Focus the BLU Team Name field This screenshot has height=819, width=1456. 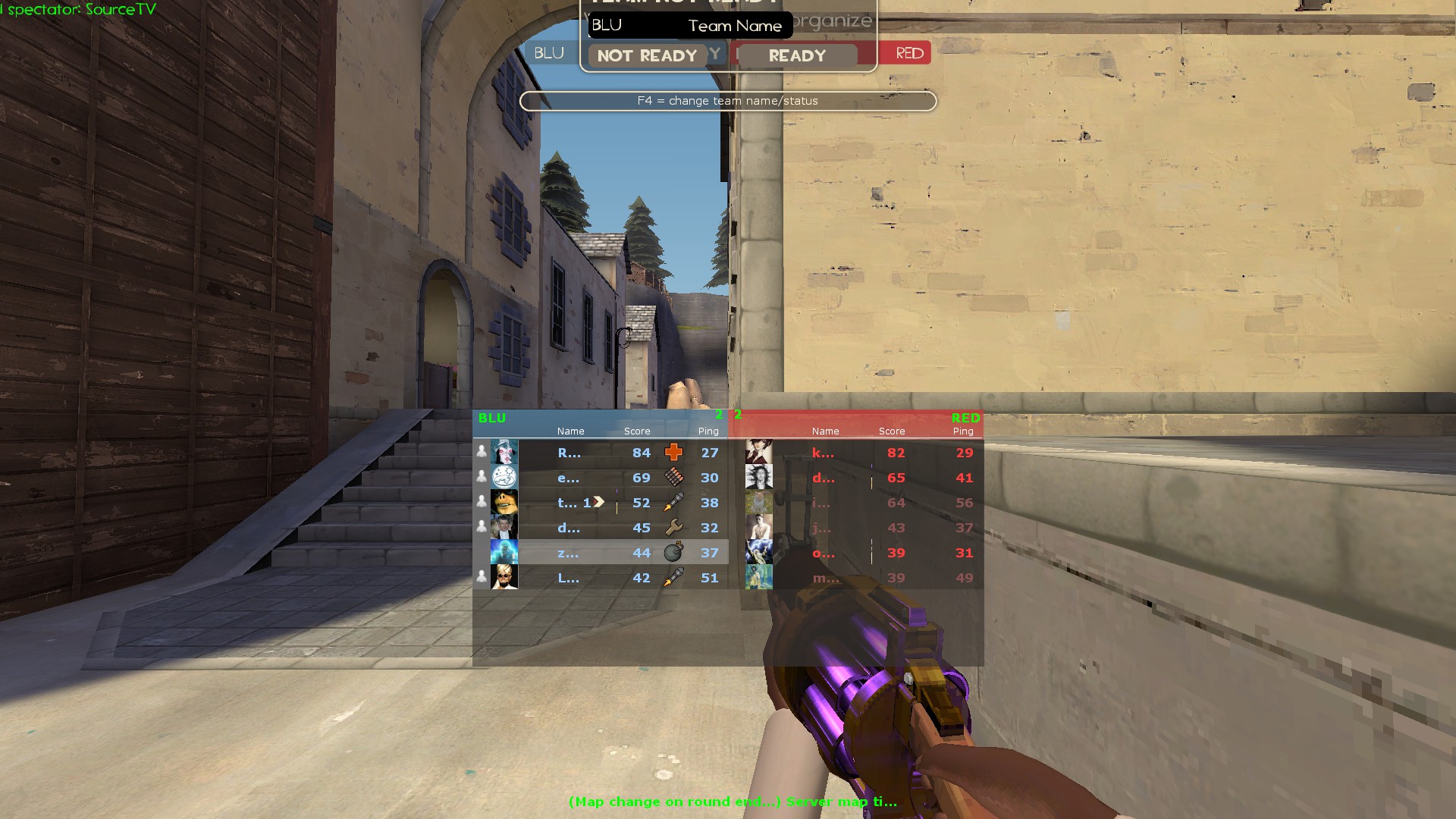690,25
